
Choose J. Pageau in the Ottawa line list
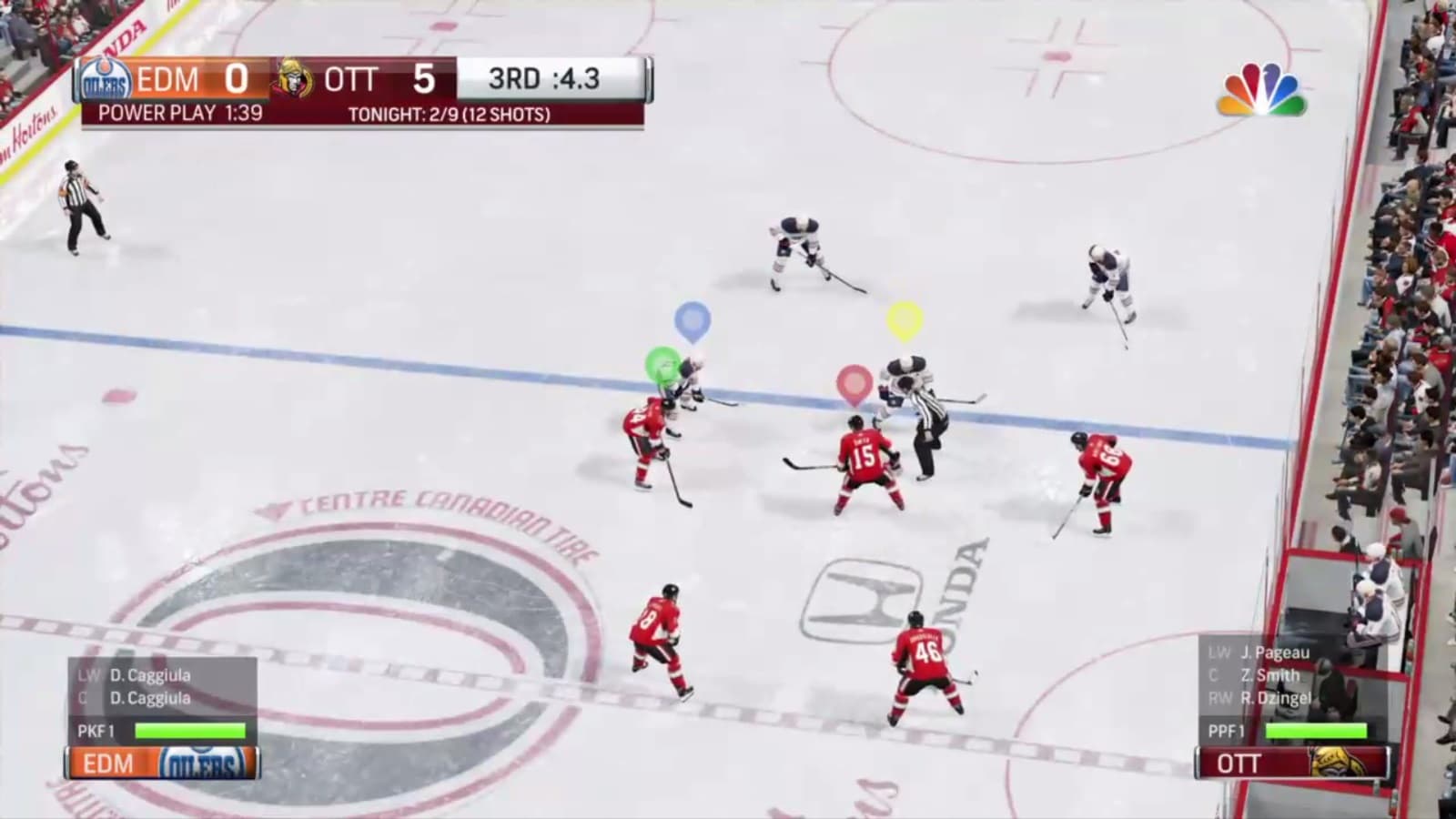pos(1274,652)
